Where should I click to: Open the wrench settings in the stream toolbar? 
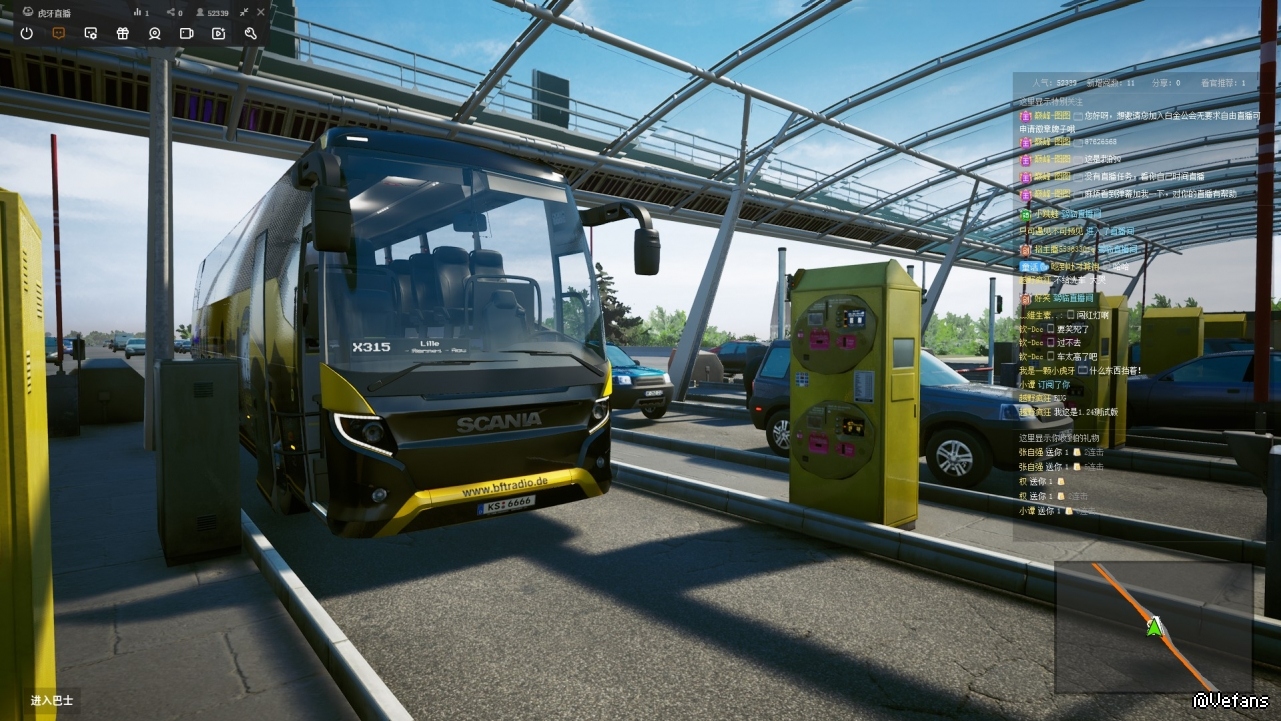point(250,33)
